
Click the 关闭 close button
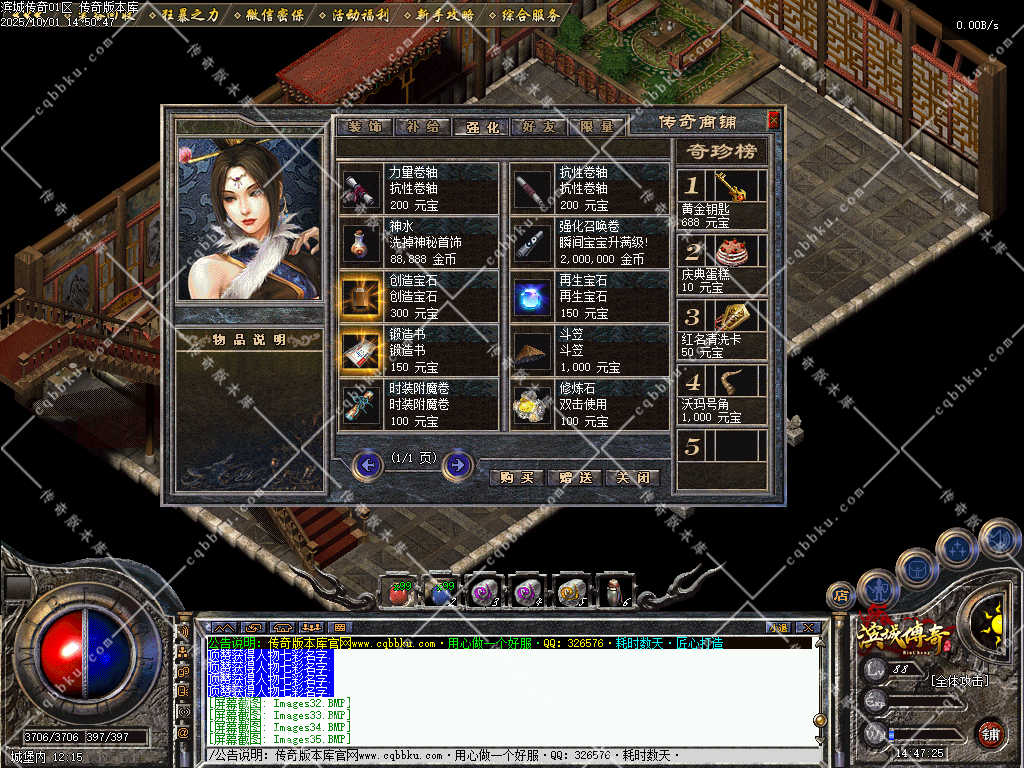pos(633,478)
